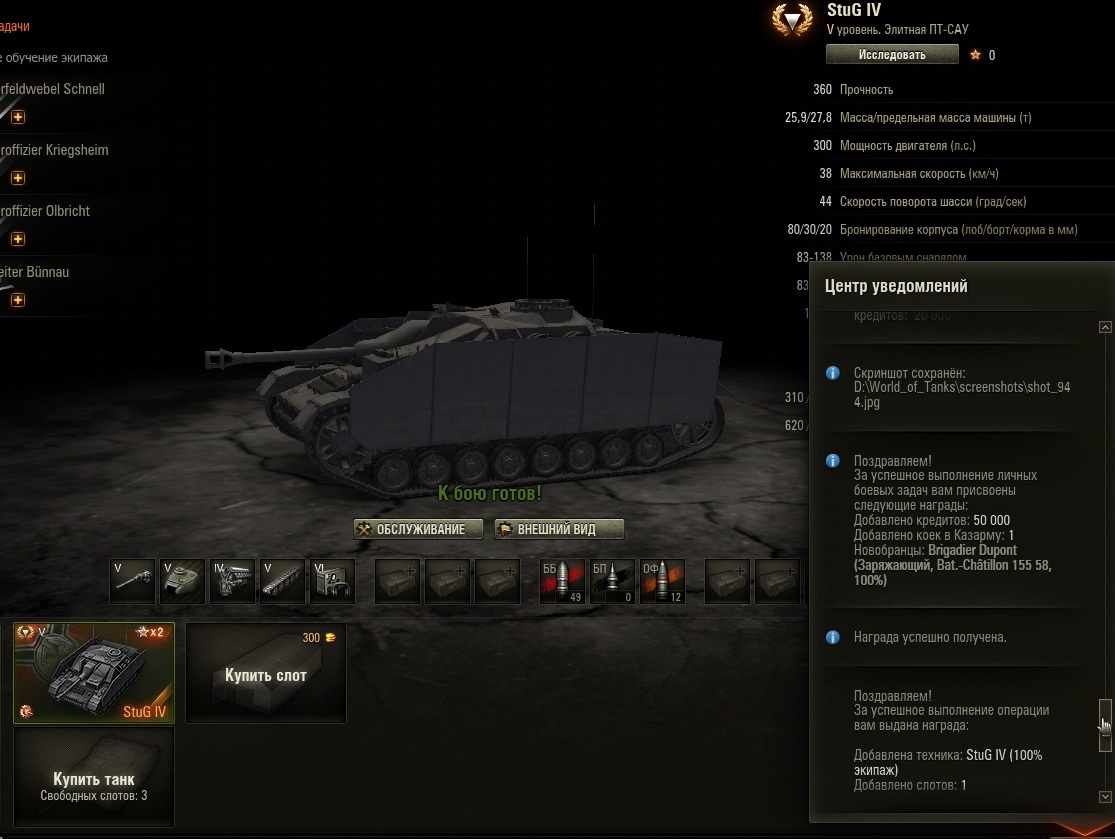1115x839 pixels.
Task: Add a skill for crew member Schnell
Action: pyautogui.click(x=18, y=117)
